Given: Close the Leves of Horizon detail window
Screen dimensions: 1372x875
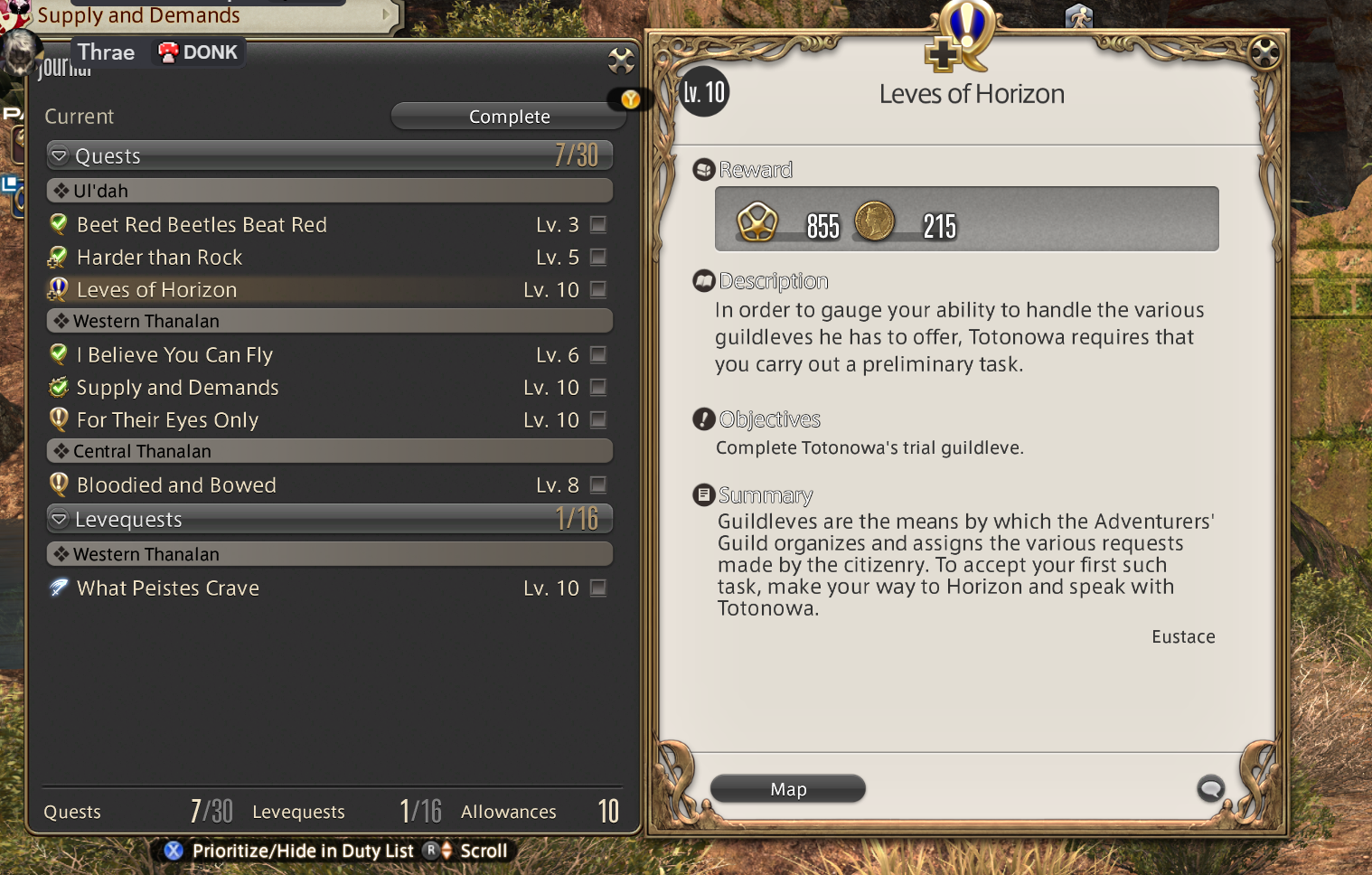Looking at the screenshot, I should (x=1264, y=53).
